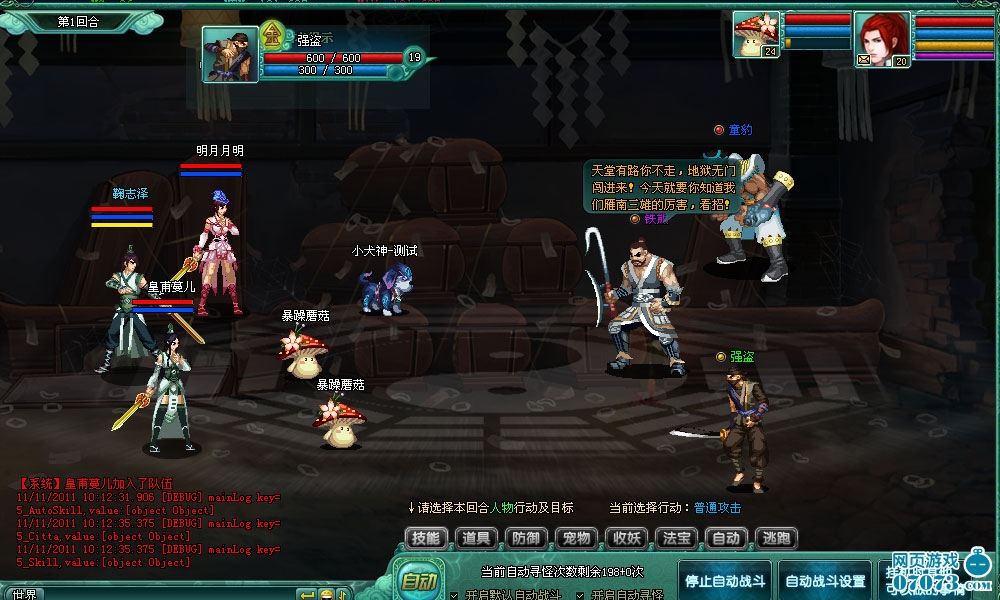Viewport: 1000px width, 600px height.
Task: Click the large round 自动 button
Action: (417, 581)
